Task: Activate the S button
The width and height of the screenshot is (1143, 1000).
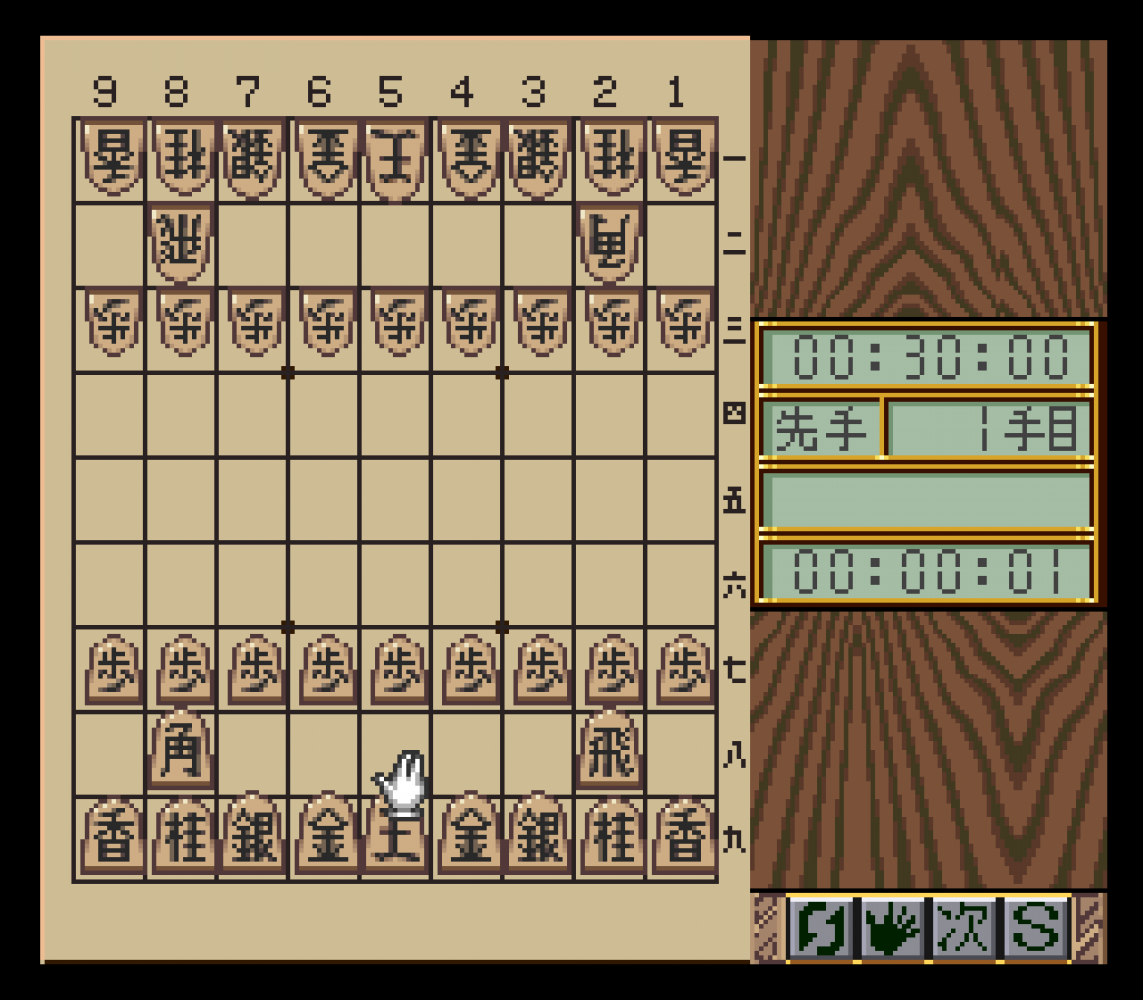Action: tap(1035, 928)
